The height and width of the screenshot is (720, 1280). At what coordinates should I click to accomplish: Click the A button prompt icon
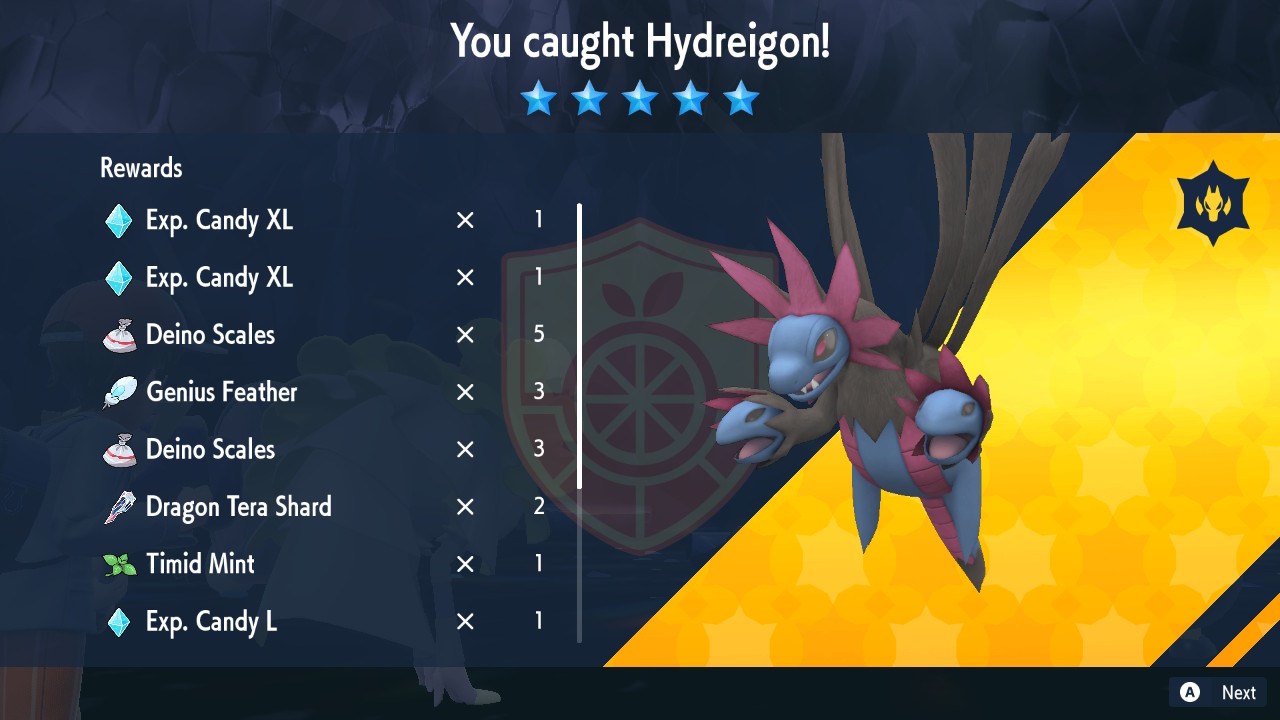[1189, 692]
